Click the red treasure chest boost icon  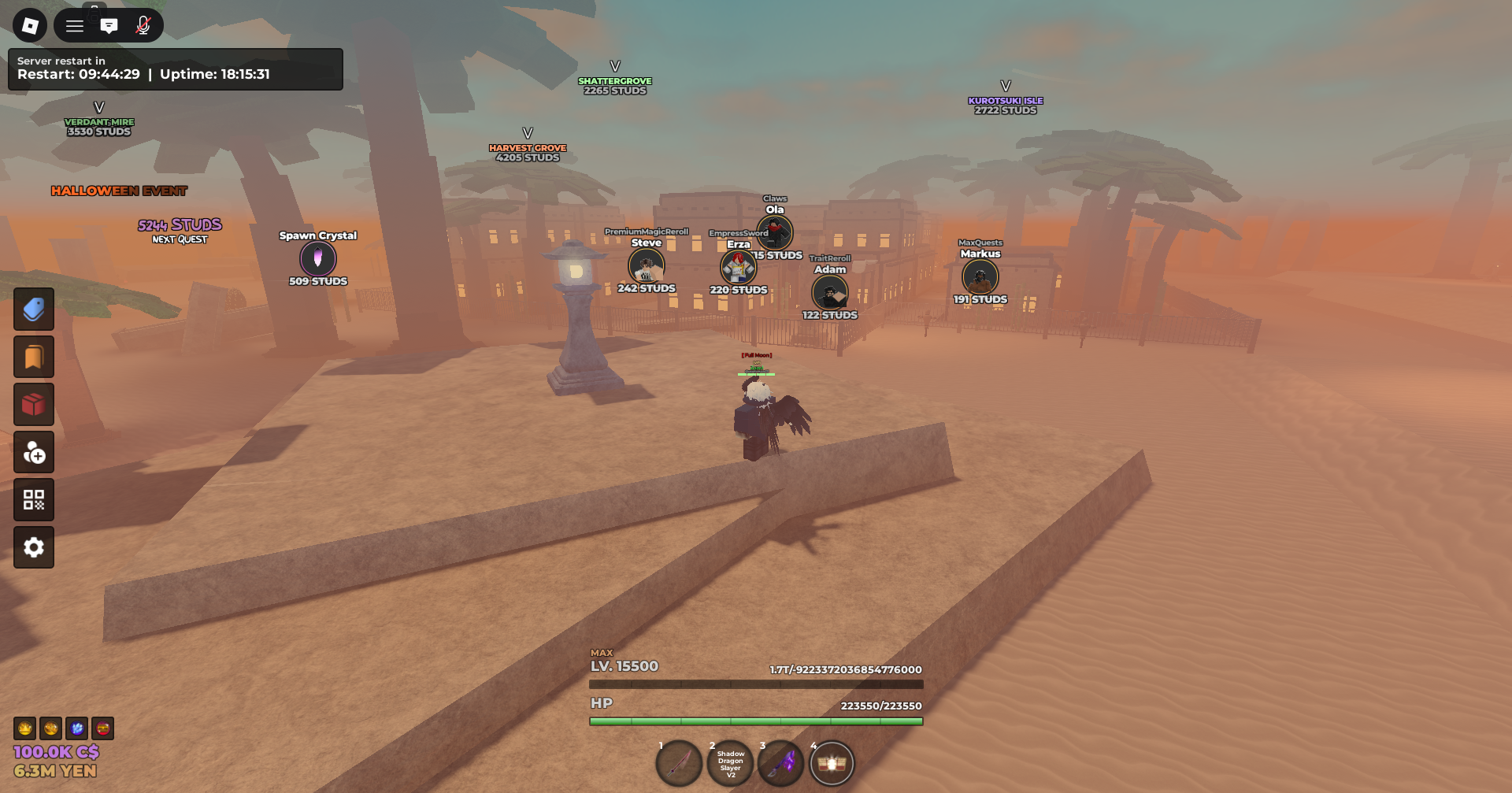coord(103,728)
